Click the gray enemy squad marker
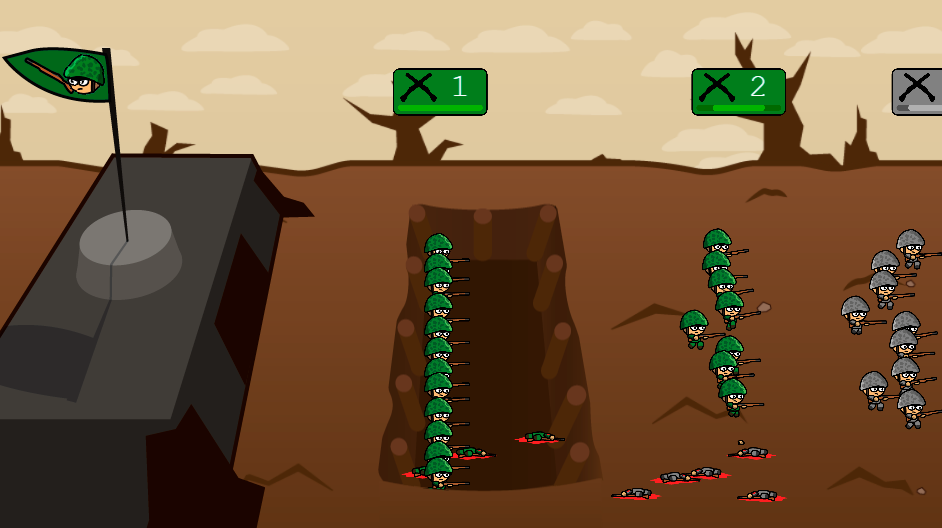942x528 pixels. pos(918,91)
